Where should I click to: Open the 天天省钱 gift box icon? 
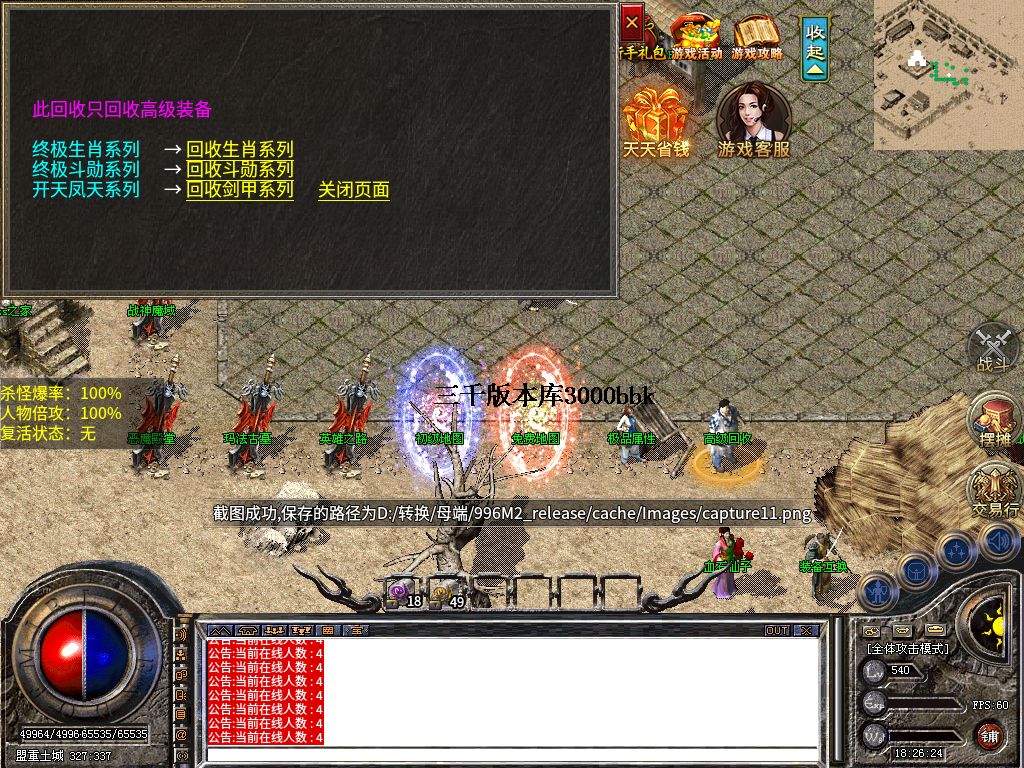[x=656, y=122]
